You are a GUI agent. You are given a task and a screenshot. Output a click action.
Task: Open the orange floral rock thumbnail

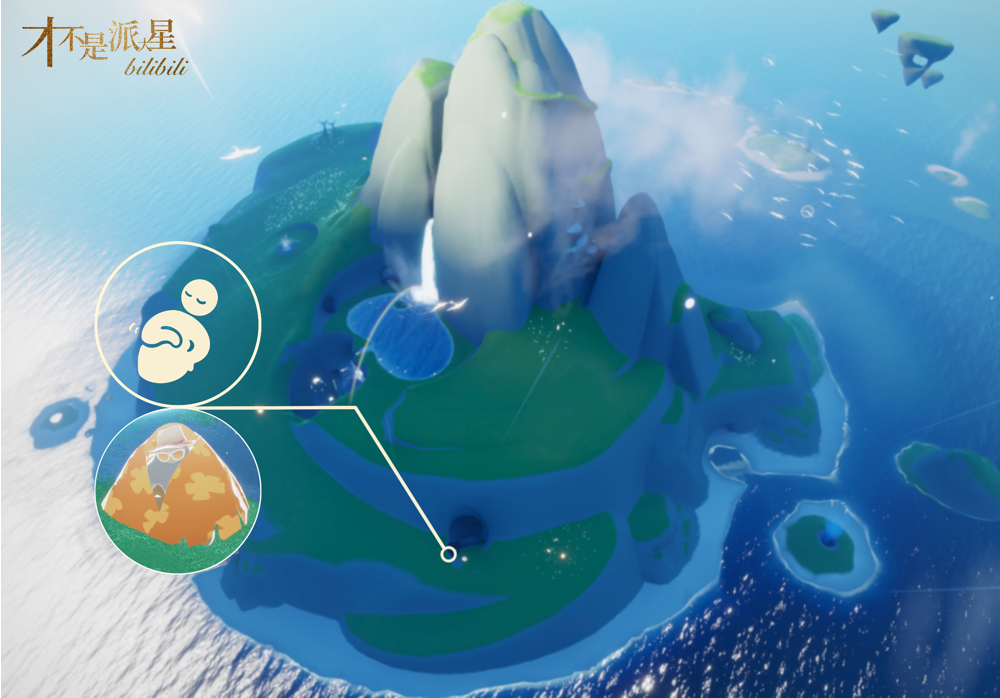pyautogui.click(x=178, y=490)
